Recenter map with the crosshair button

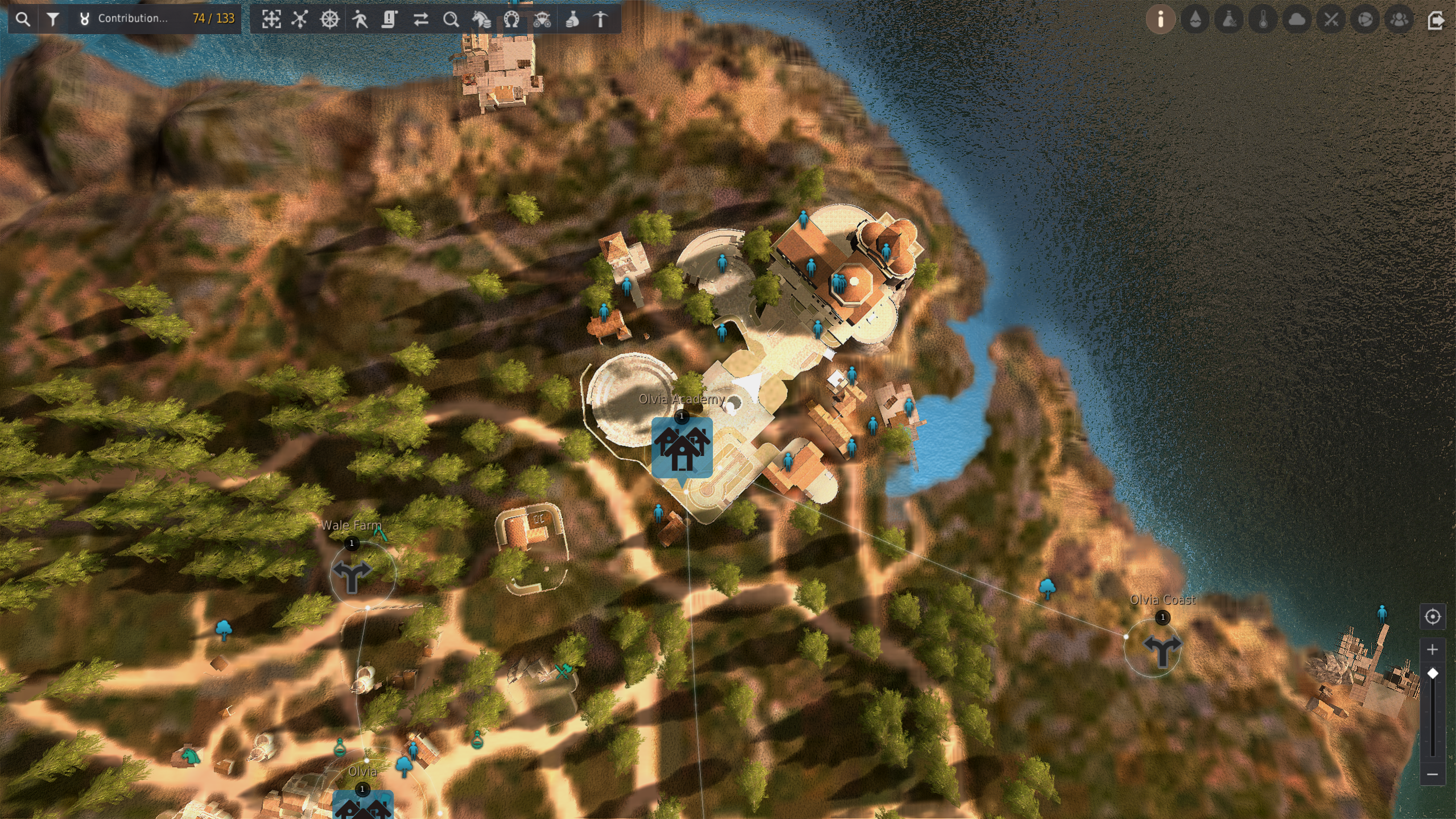pos(1432,616)
